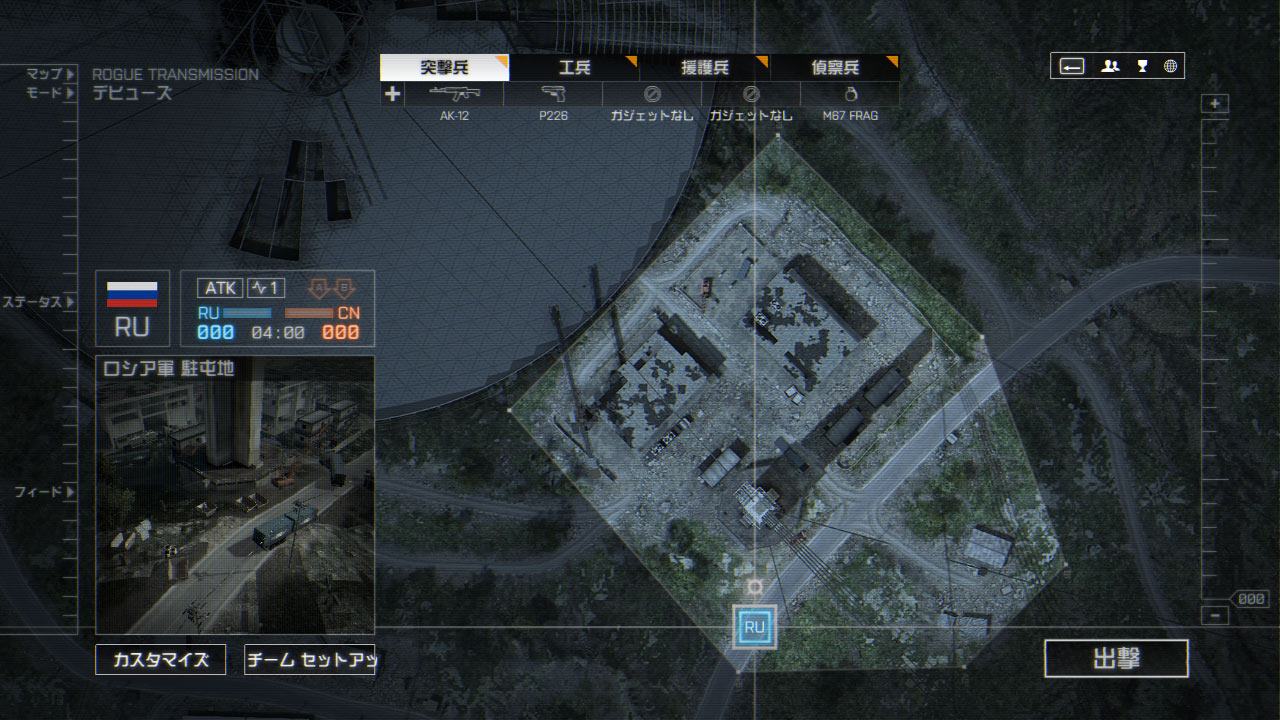This screenshot has width=1280, height=720.
Task: Switch to the 偵察兵 (Recon) class tab
Action: point(834,68)
